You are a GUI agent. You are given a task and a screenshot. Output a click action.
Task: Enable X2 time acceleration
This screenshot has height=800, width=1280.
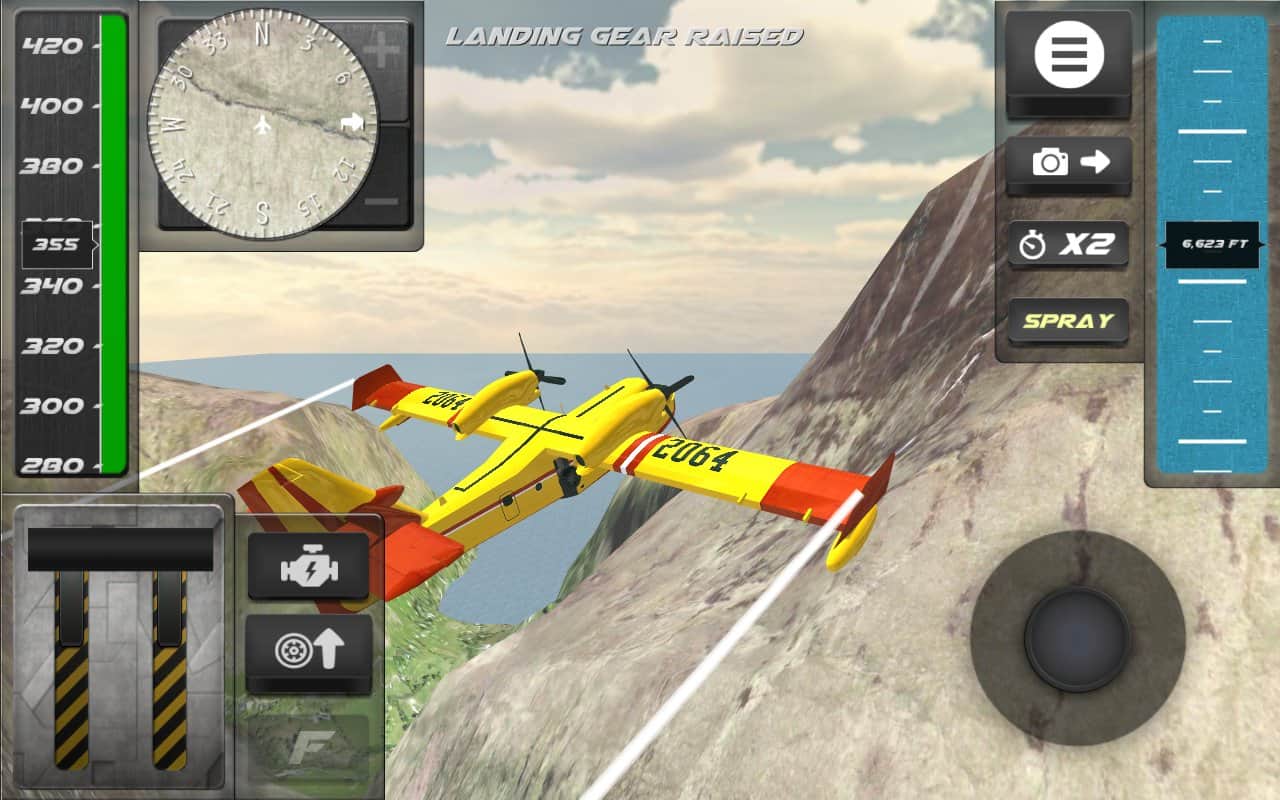point(1067,243)
